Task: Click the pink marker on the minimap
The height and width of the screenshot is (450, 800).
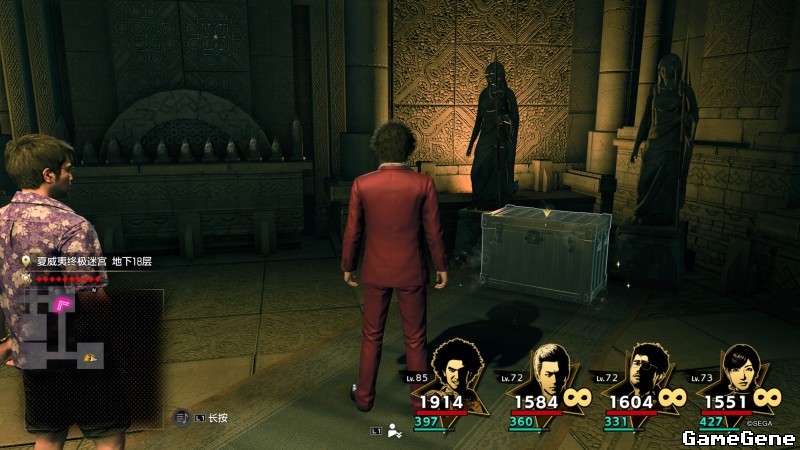Action: click(62, 302)
